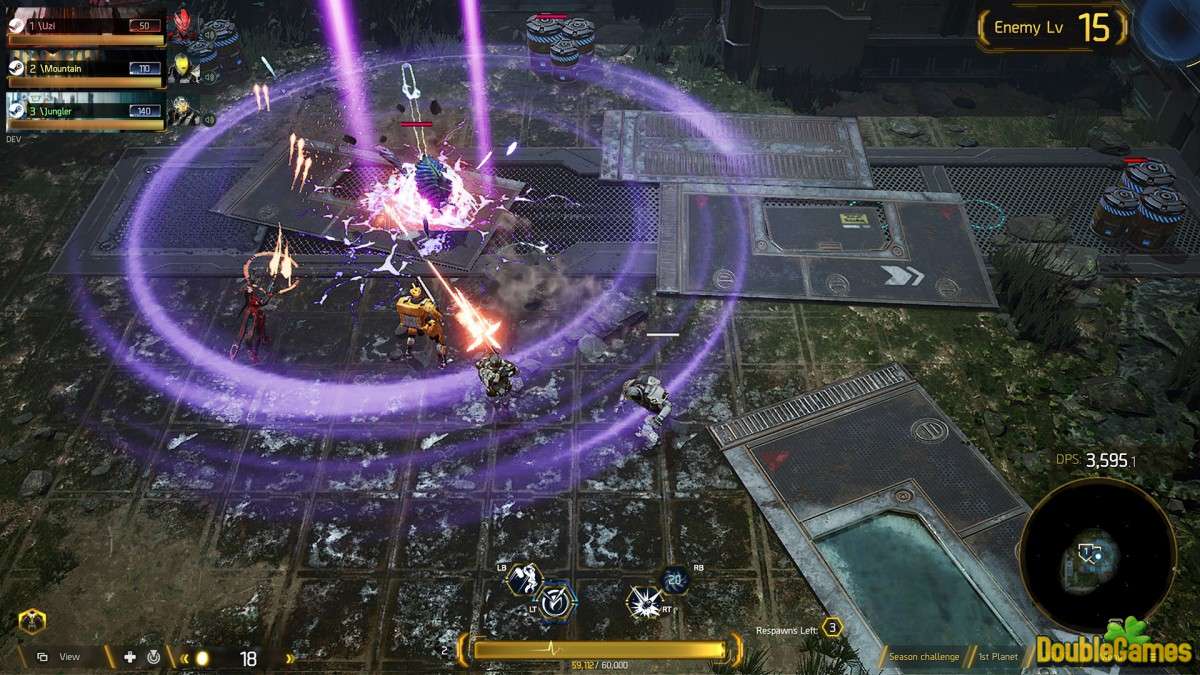Open the View option in bottom bar
The height and width of the screenshot is (675, 1200).
pos(60,657)
